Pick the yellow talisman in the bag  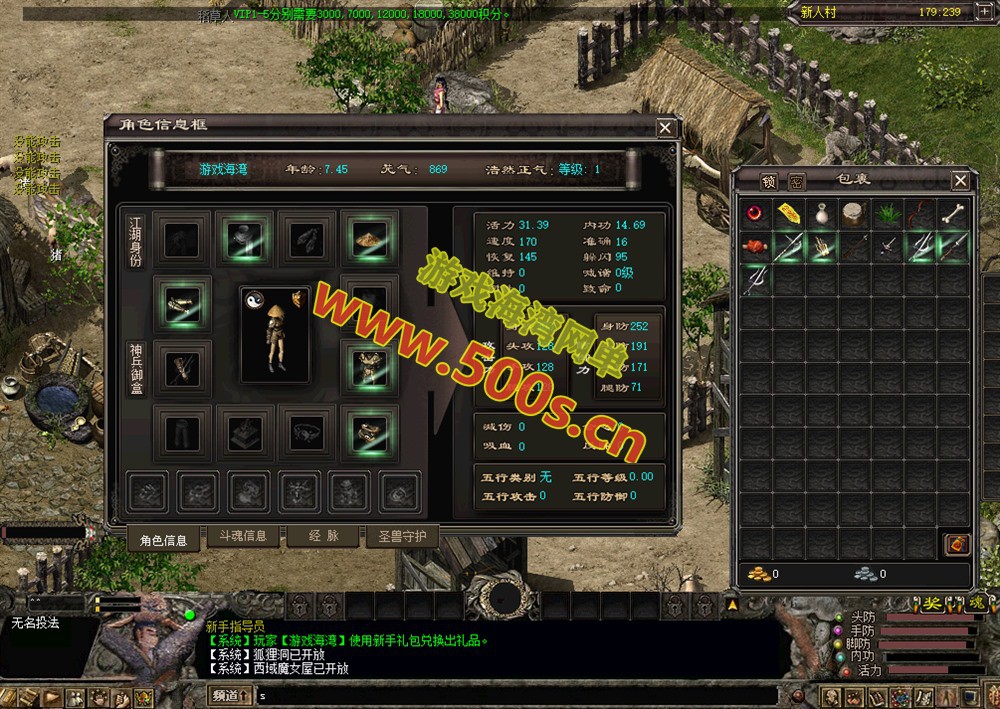(789, 214)
